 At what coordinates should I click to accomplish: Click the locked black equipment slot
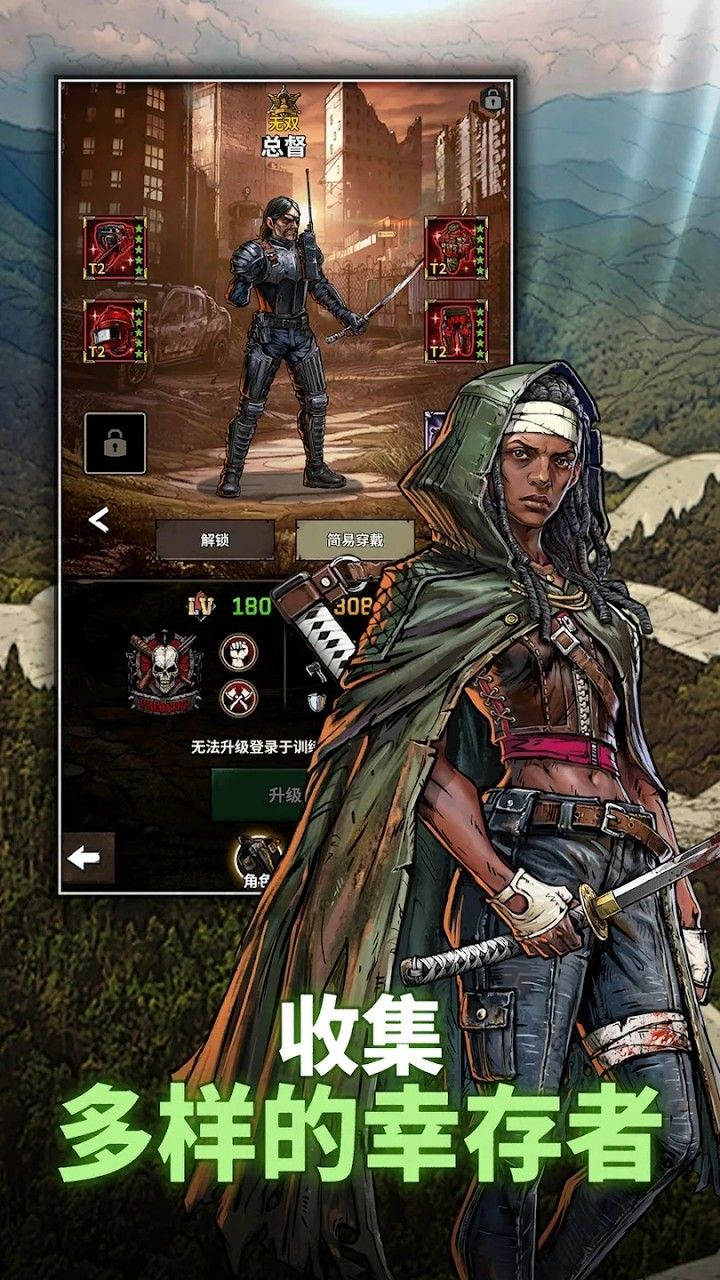tap(115, 443)
